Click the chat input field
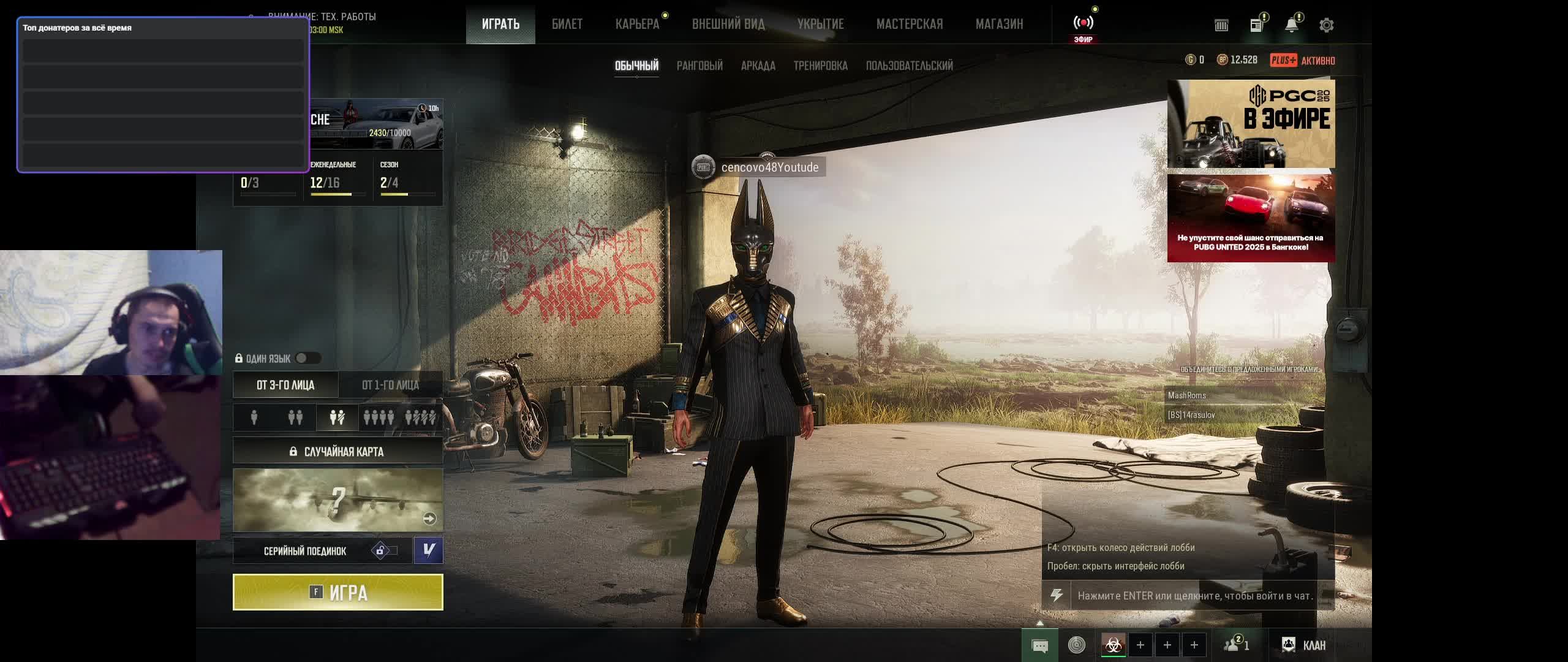The width and height of the screenshot is (1568, 662). point(1194,596)
